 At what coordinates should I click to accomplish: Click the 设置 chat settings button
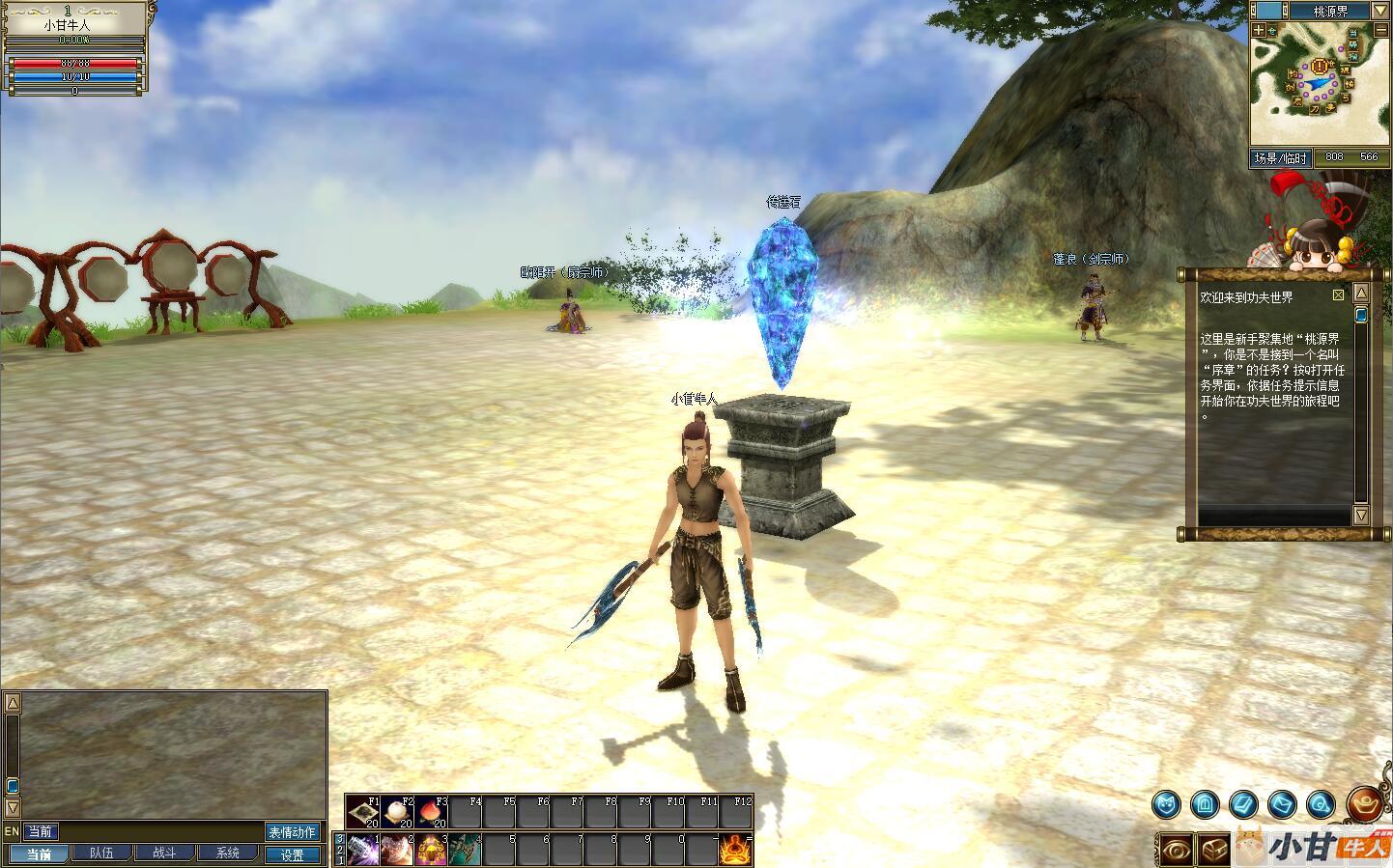(x=292, y=854)
